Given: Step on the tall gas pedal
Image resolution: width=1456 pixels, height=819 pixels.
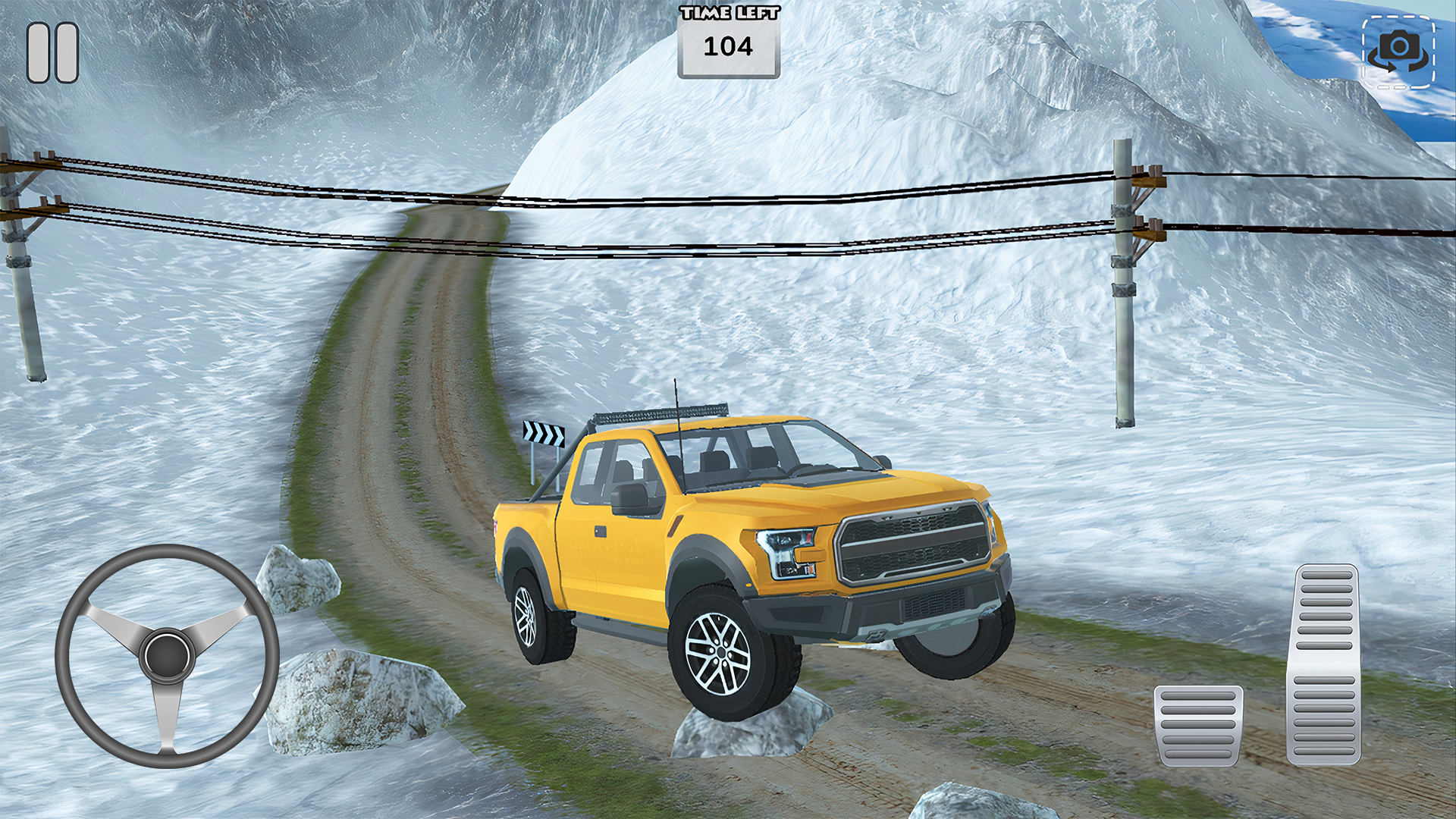Looking at the screenshot, I should (1324, 664).
